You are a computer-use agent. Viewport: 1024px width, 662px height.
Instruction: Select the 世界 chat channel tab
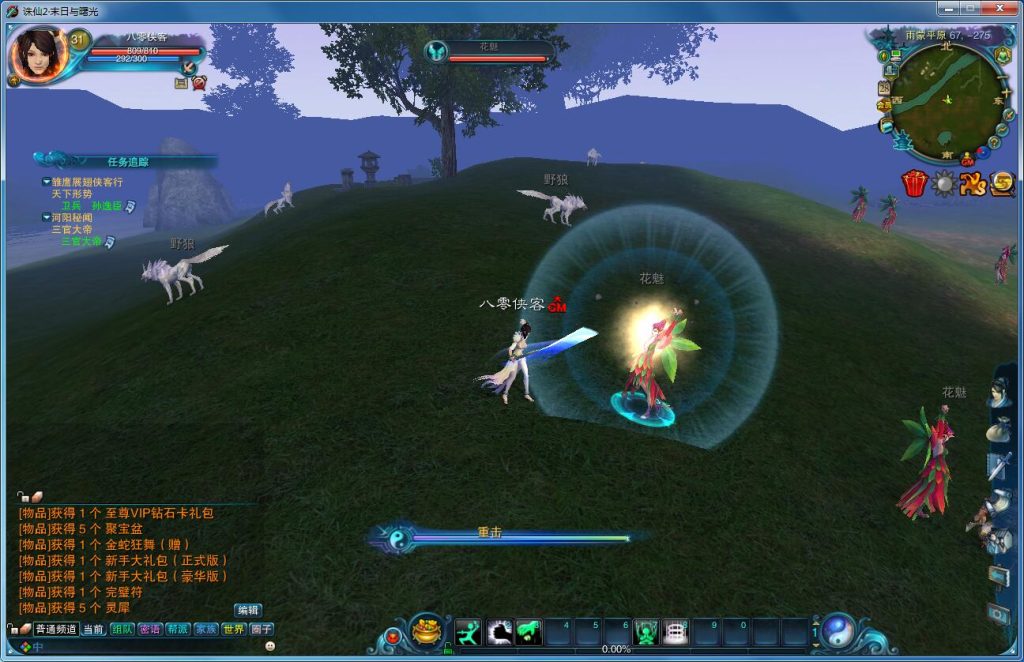click(x=233, y=629)
